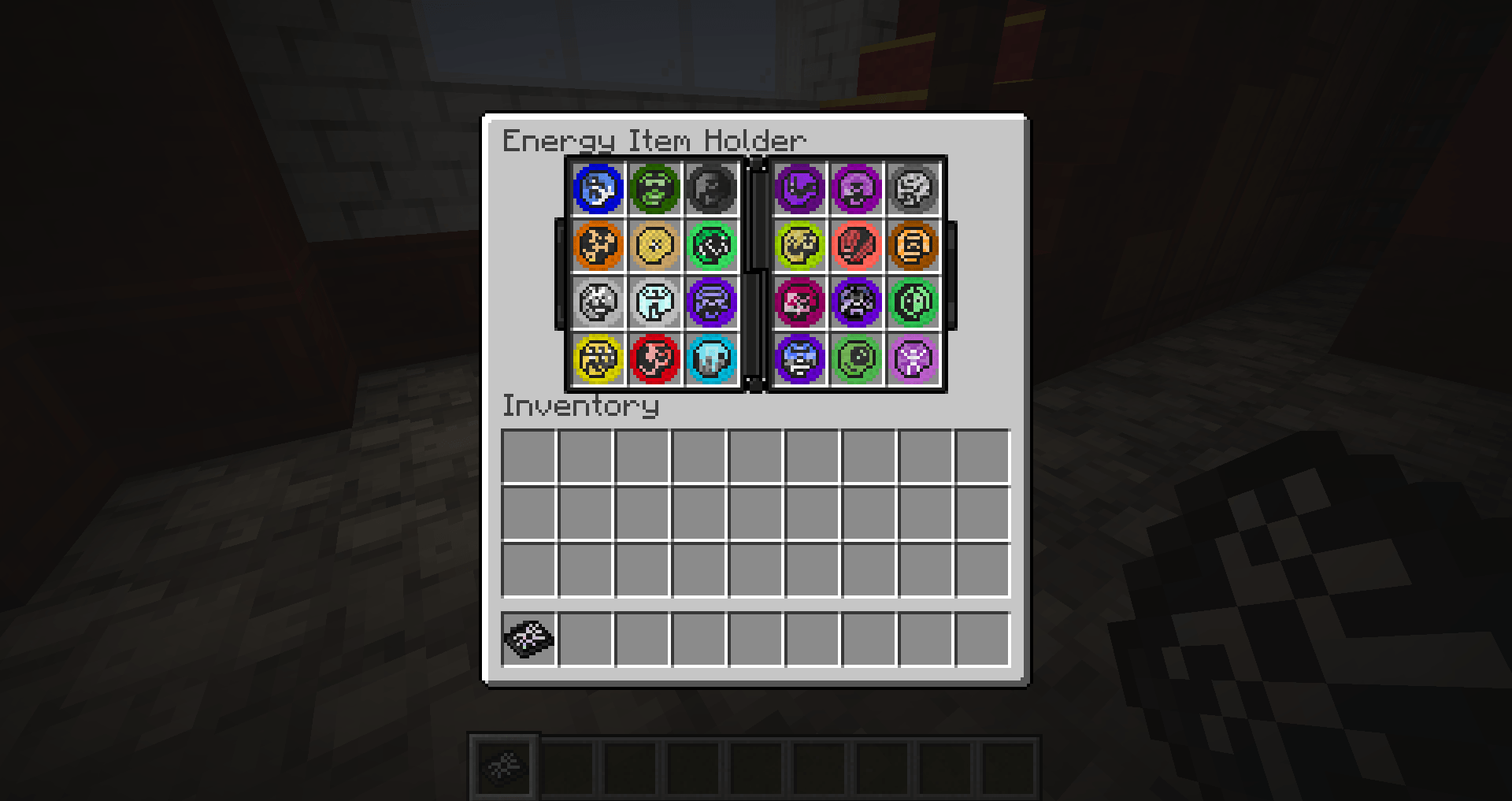Image resolution: width=1512 pixels, height=801 pixels.
Task: Click the black energy item, top-right of left page
Action: 713,187
